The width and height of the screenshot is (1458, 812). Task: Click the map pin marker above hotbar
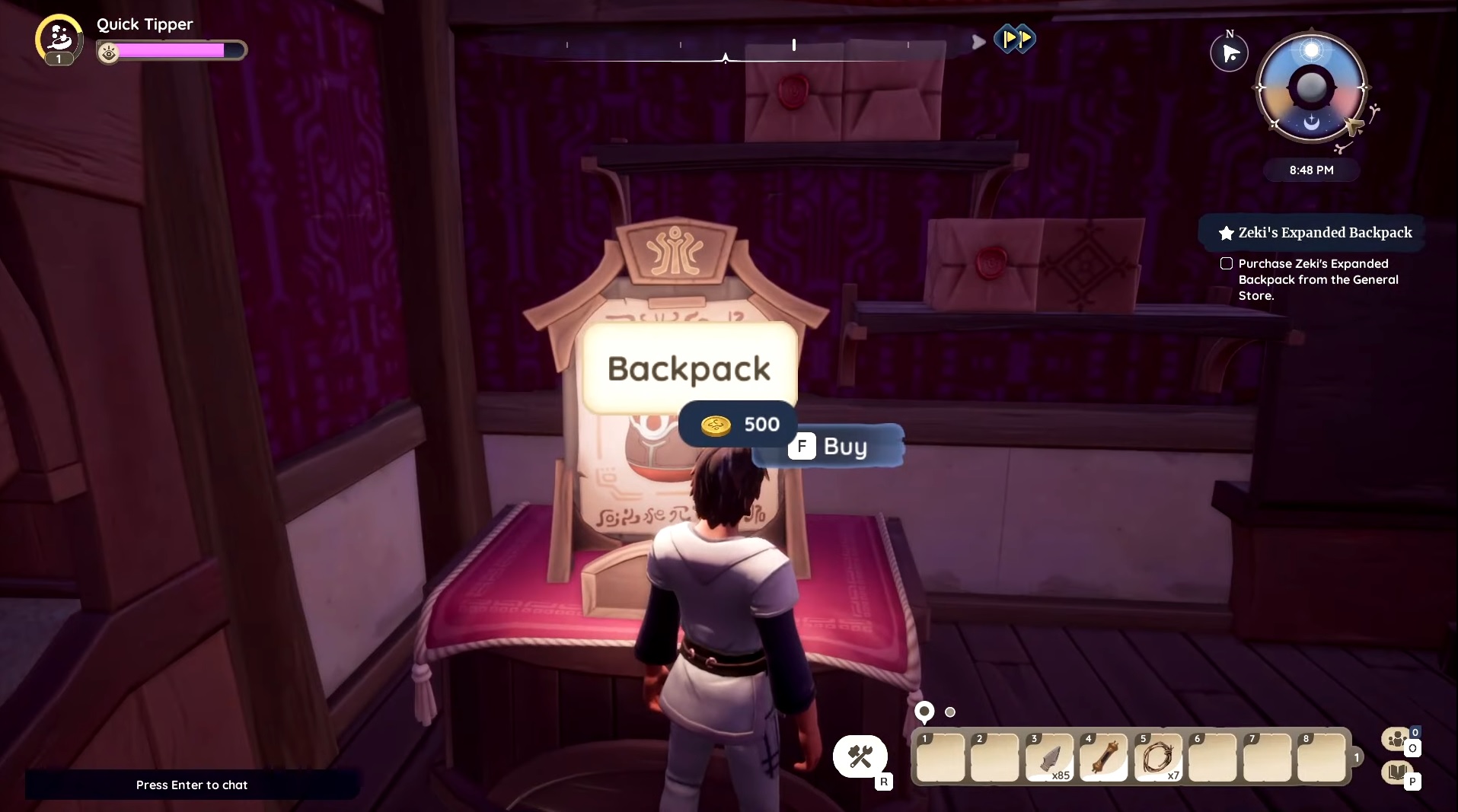click(924, 712)
